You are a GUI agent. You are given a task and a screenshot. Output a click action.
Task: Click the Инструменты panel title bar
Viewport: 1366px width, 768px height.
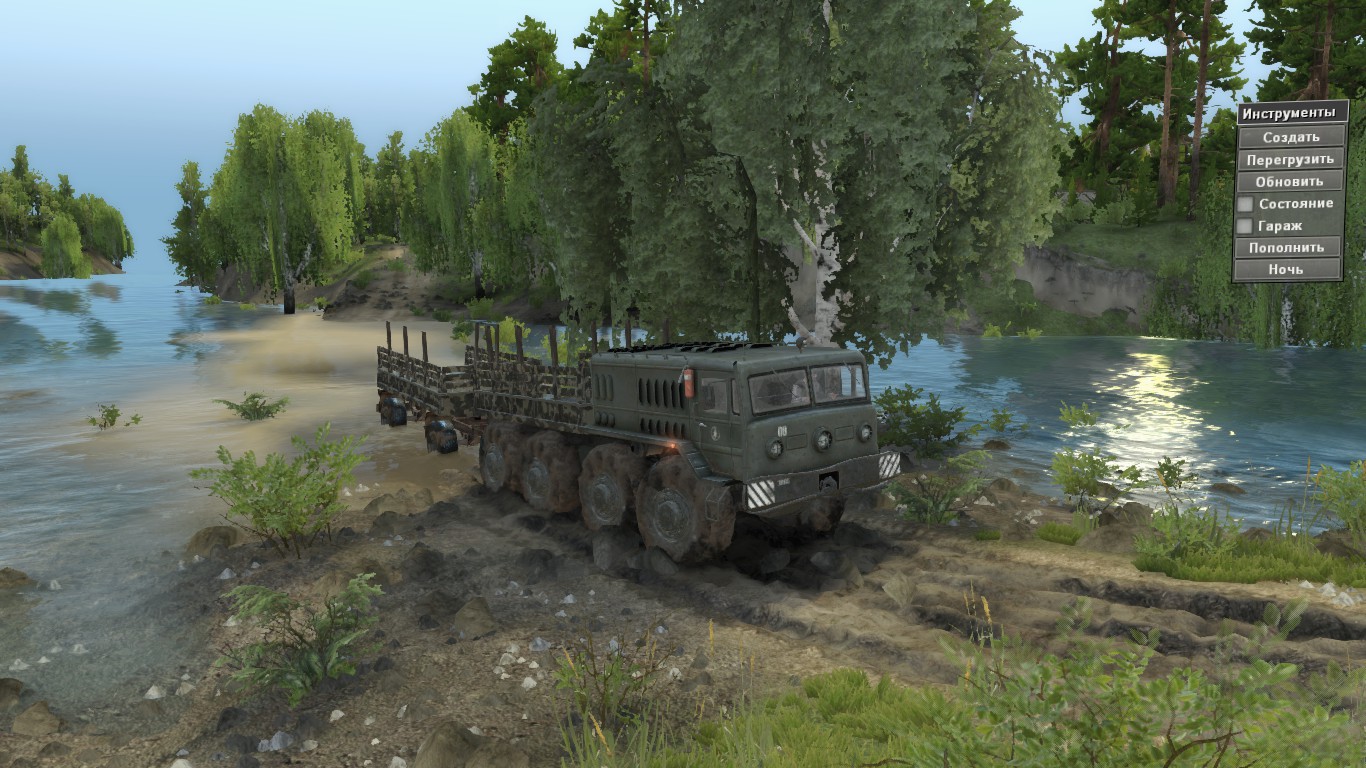pos(1290,111)
